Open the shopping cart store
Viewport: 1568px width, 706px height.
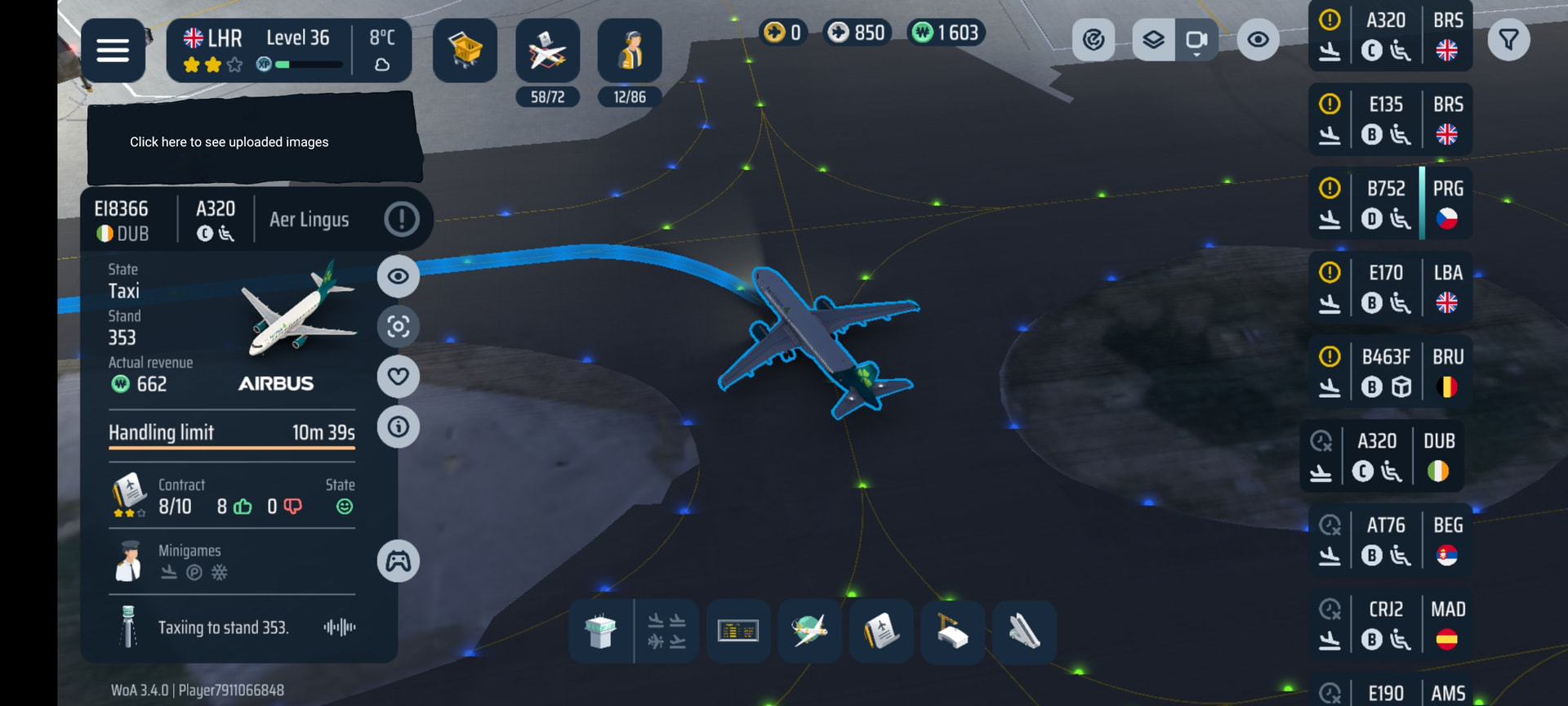click(465, 51)
